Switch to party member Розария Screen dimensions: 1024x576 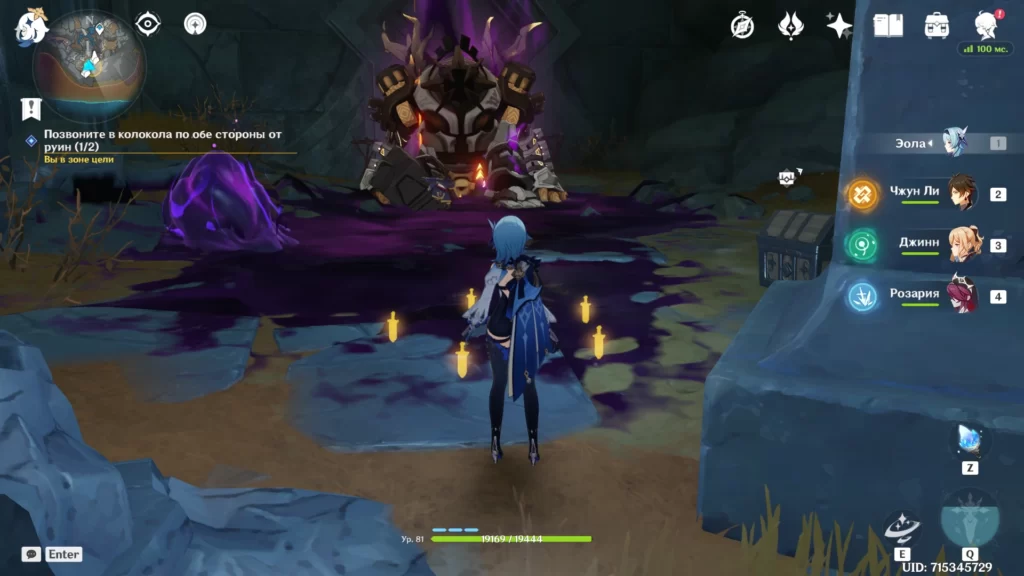(961, 296)
